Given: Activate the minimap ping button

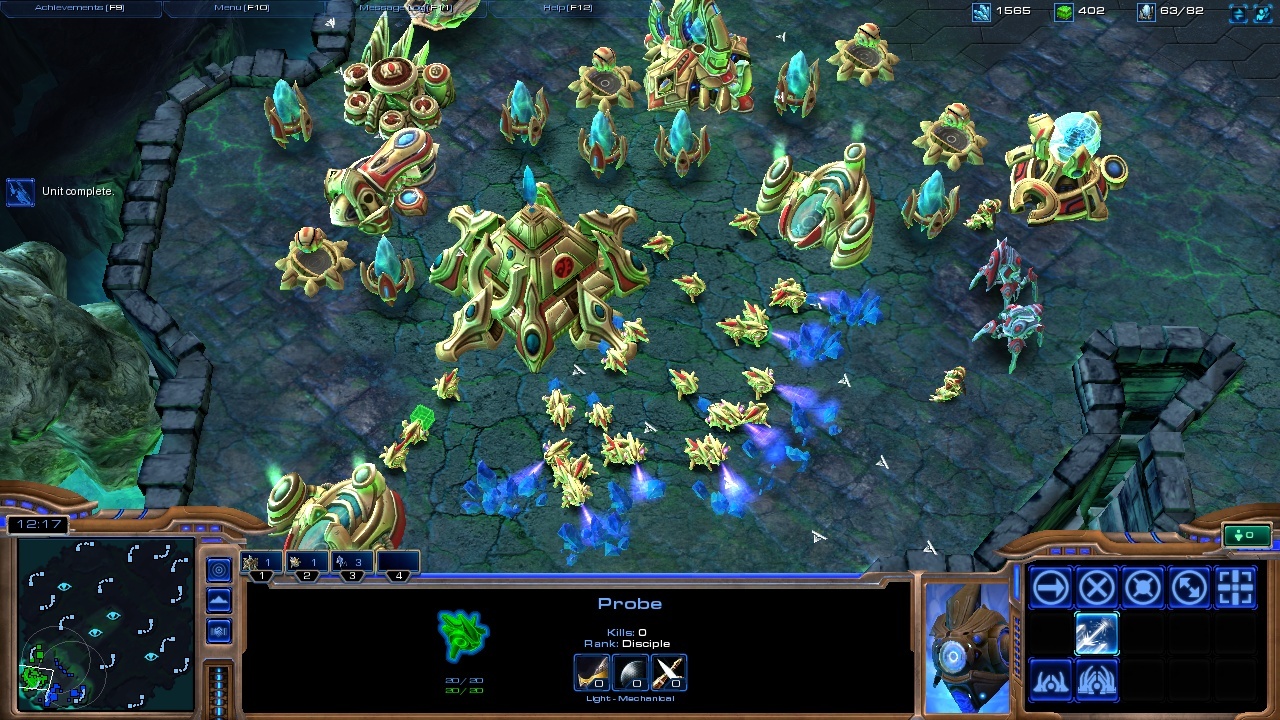Looking at the screenshot, I should click(x=219, y=570).
